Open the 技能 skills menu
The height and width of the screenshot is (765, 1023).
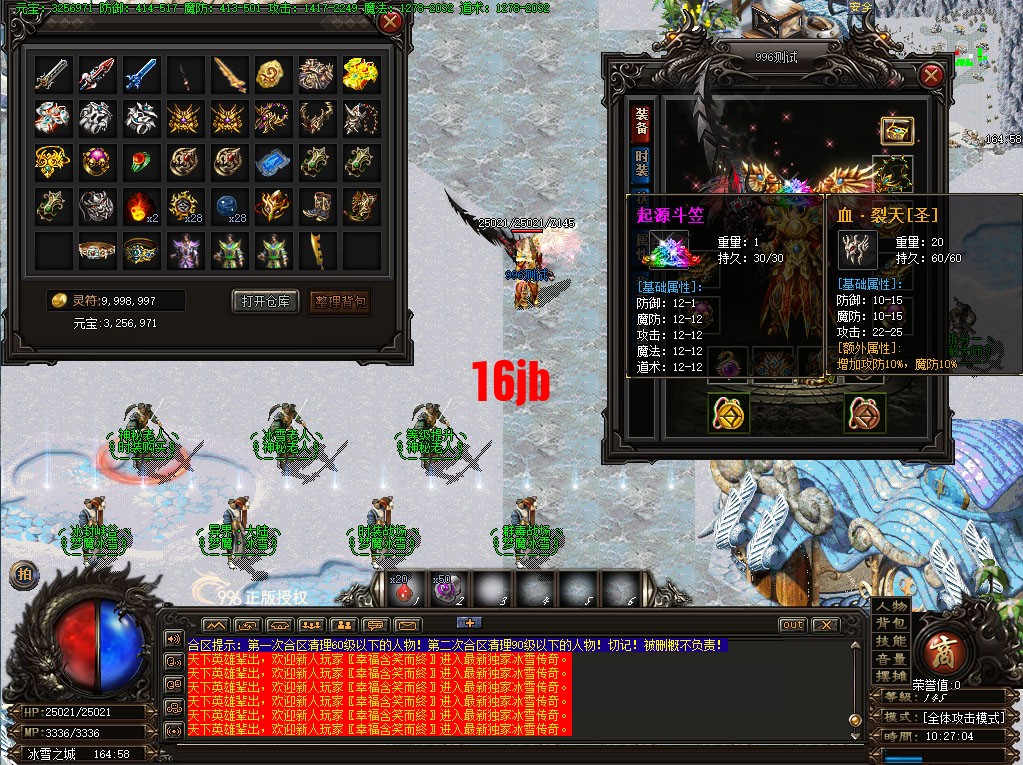point(890,641)
